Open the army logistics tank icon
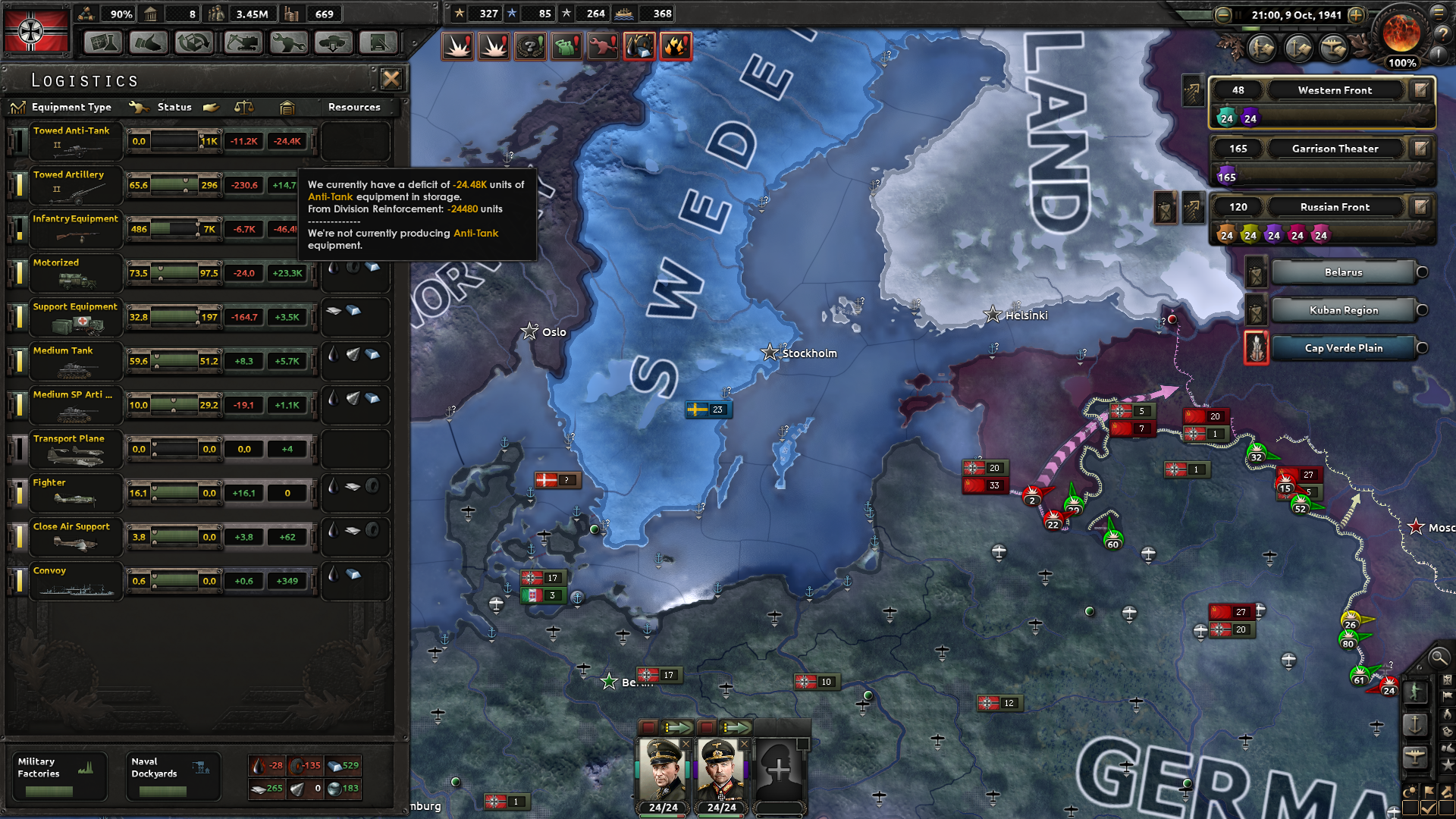Image resolution: width=1456 pixels, height=819 pixels. [x=331, y=43]
